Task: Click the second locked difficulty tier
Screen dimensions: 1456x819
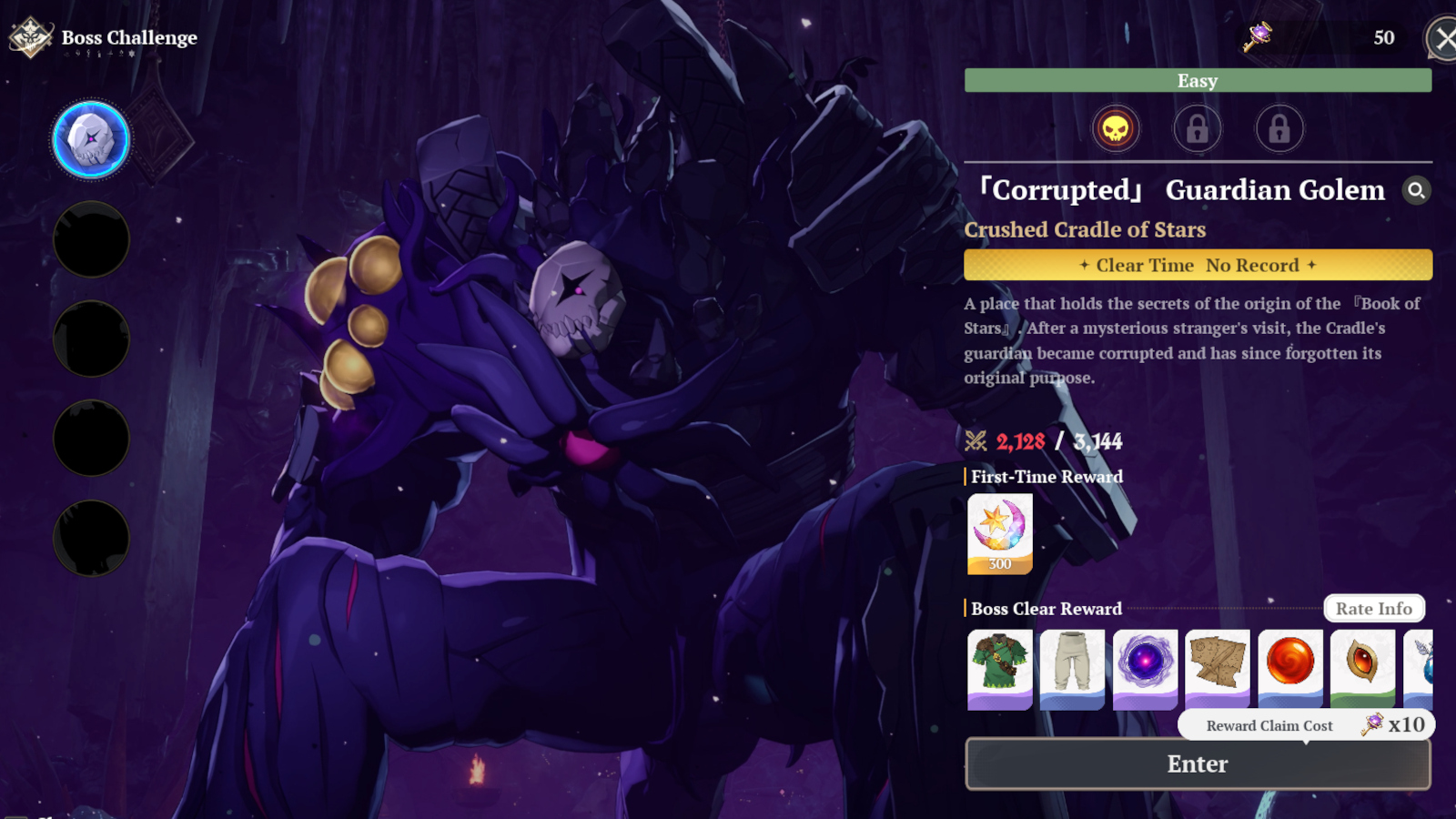Action: tap(1278, 129)
